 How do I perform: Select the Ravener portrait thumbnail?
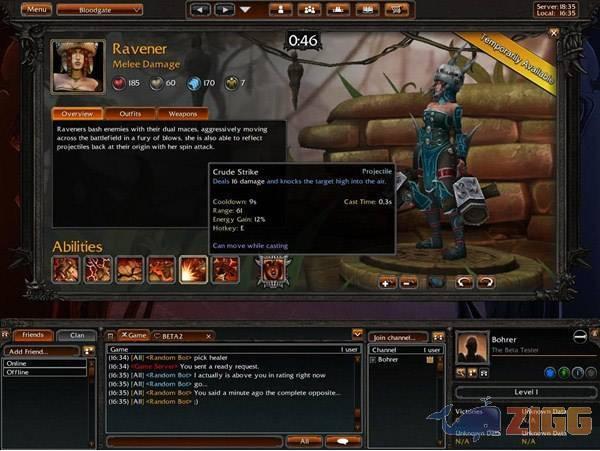click(x=79, y=65)
